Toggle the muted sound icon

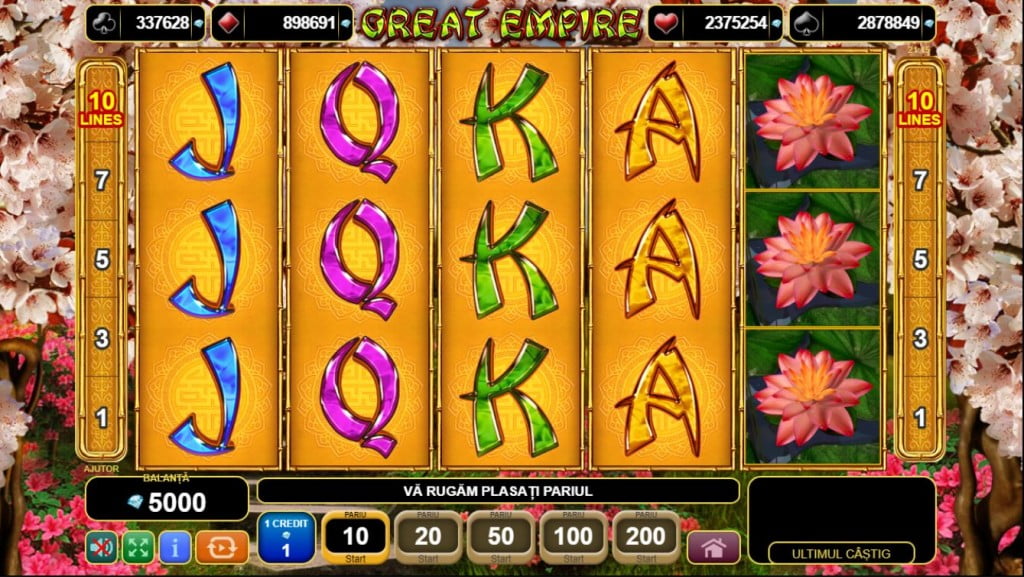pos(100,547)
